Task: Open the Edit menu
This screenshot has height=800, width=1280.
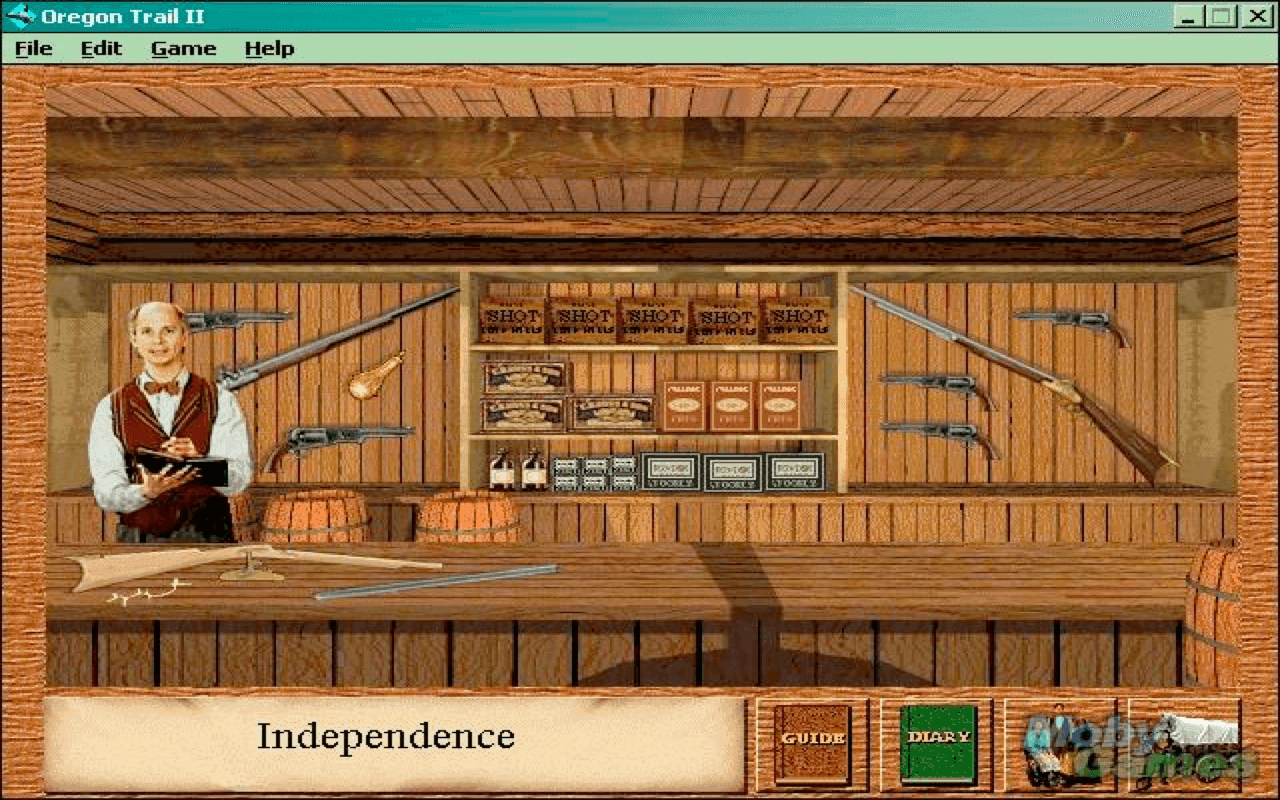Action: pos(100,47)
